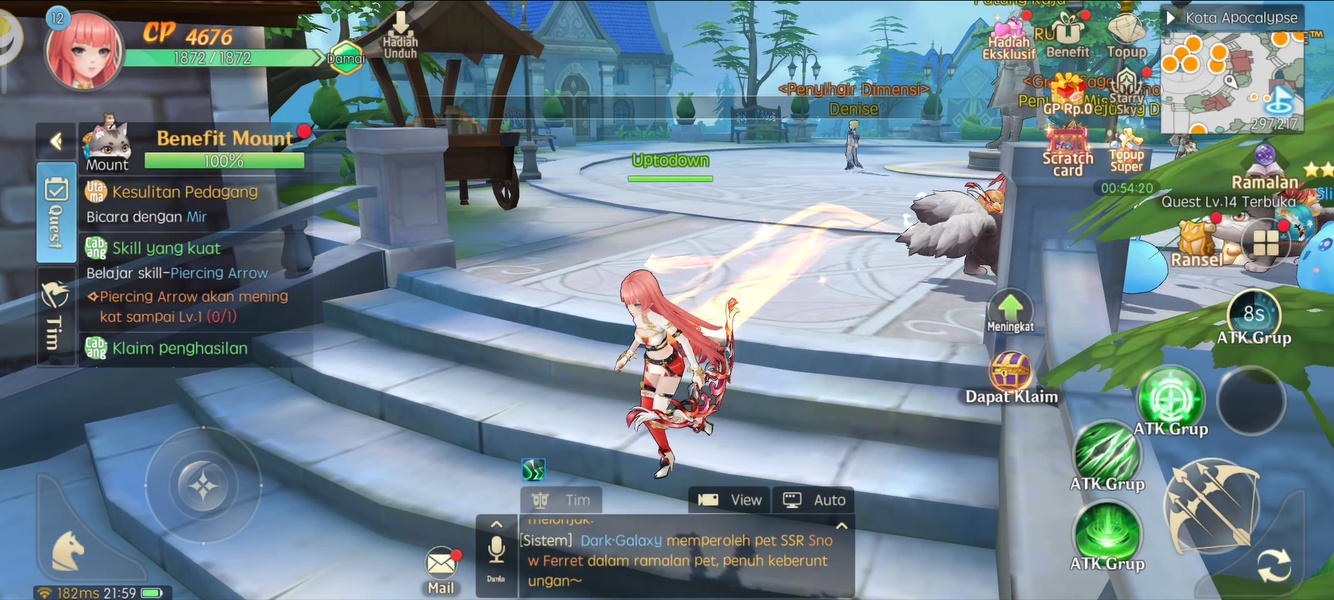This screenshot has height=600, width=1334.
Task: Open the Benefit Mount cat icon
Action: pyautogui.click(x=106, y=144)
